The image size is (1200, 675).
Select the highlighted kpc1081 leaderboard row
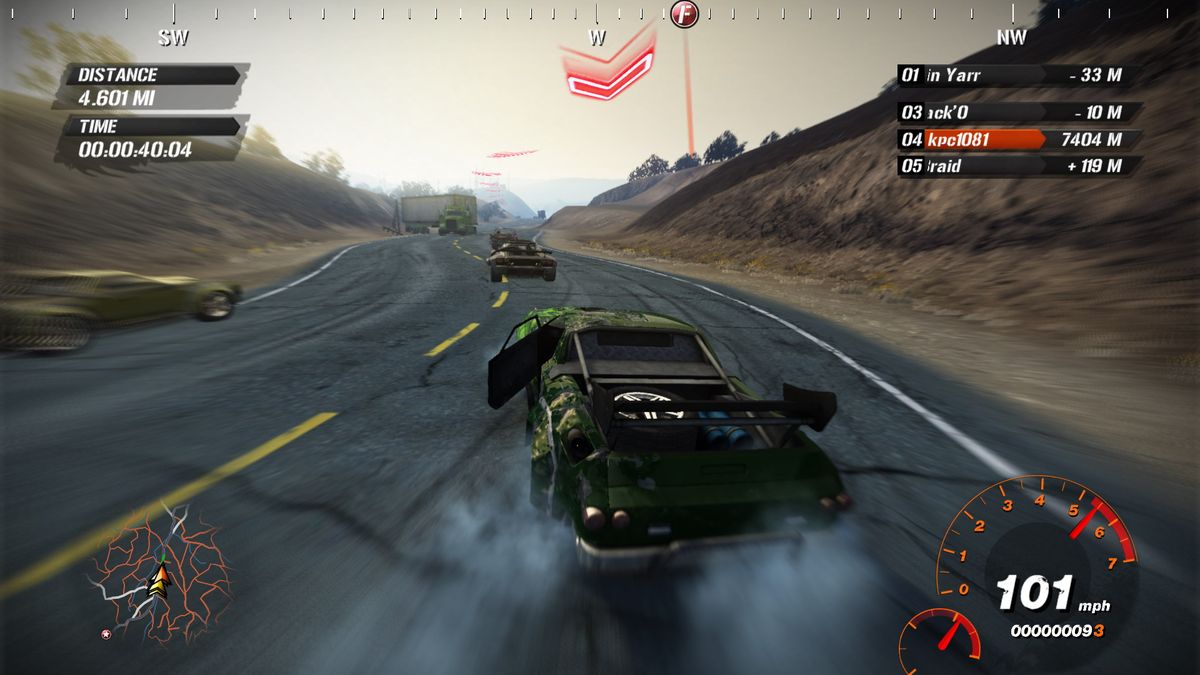(1018, 140)
